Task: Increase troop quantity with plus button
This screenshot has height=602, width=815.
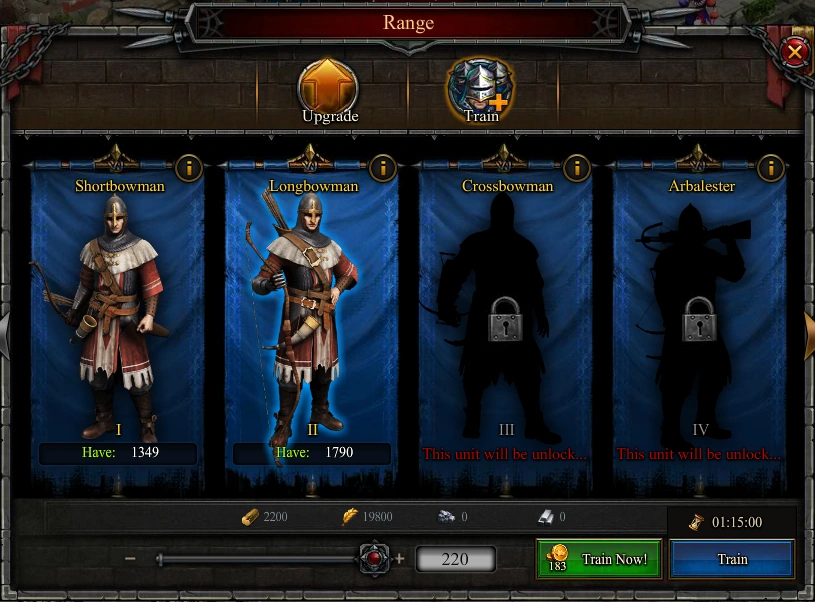Action: (400, 559)
